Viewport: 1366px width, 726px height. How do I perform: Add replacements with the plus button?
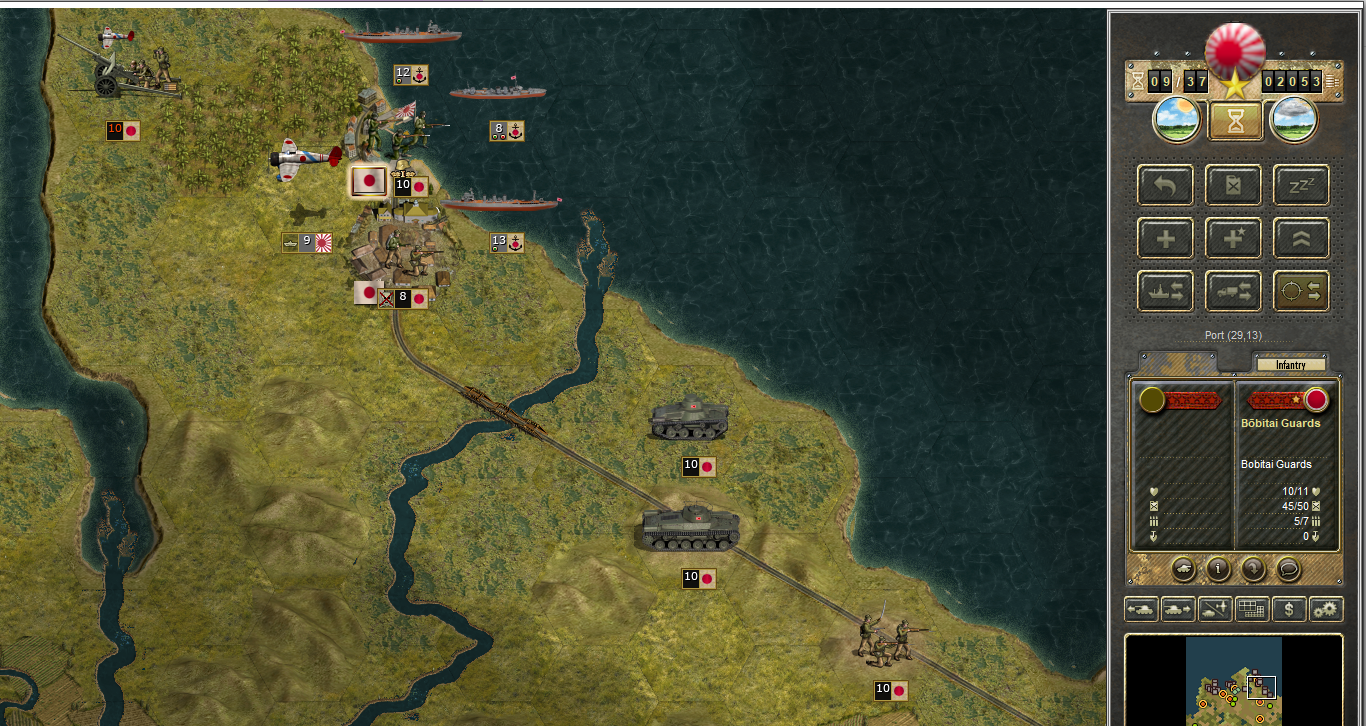point(1165,238)
